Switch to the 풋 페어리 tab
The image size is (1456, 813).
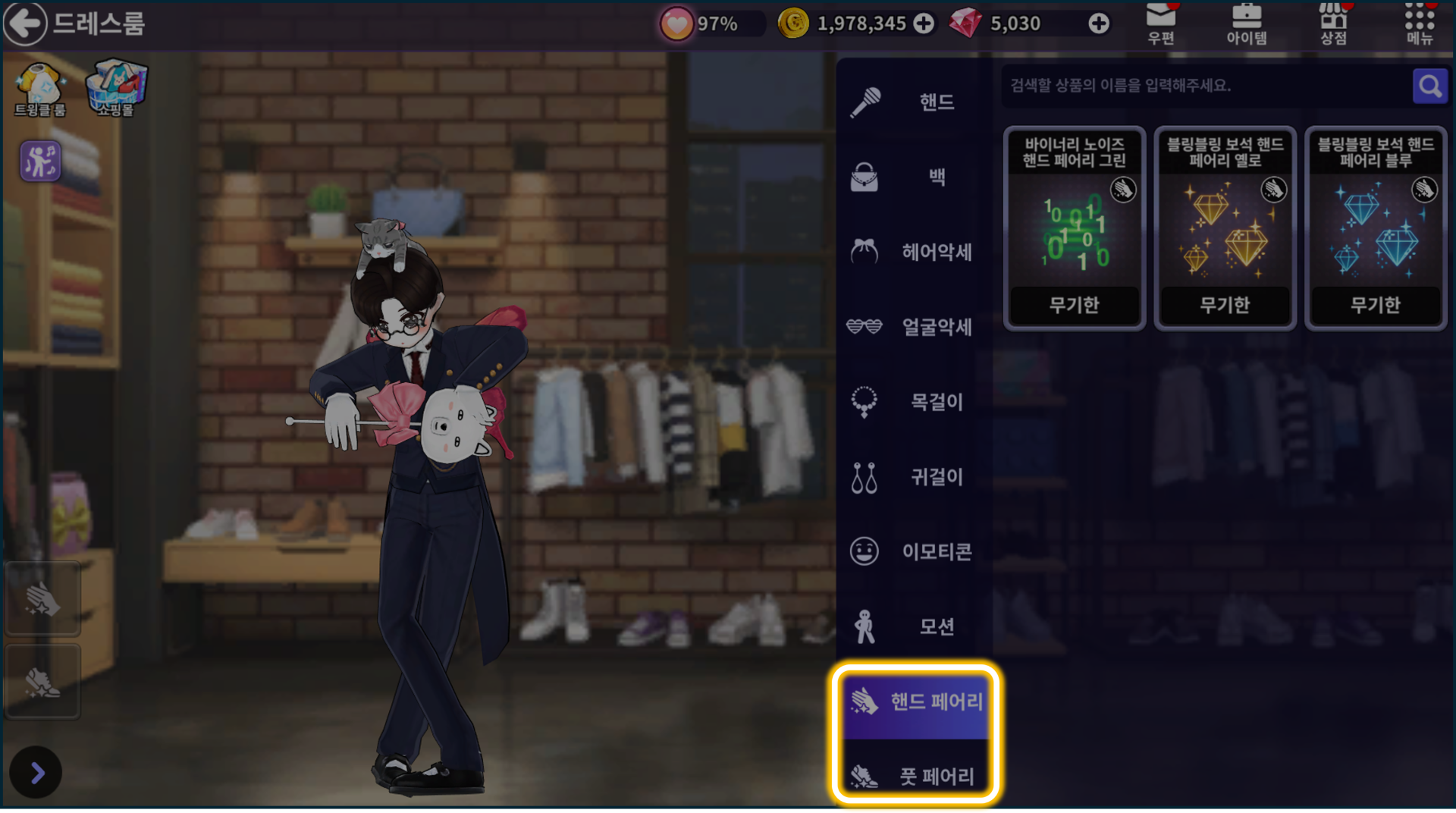916,776
